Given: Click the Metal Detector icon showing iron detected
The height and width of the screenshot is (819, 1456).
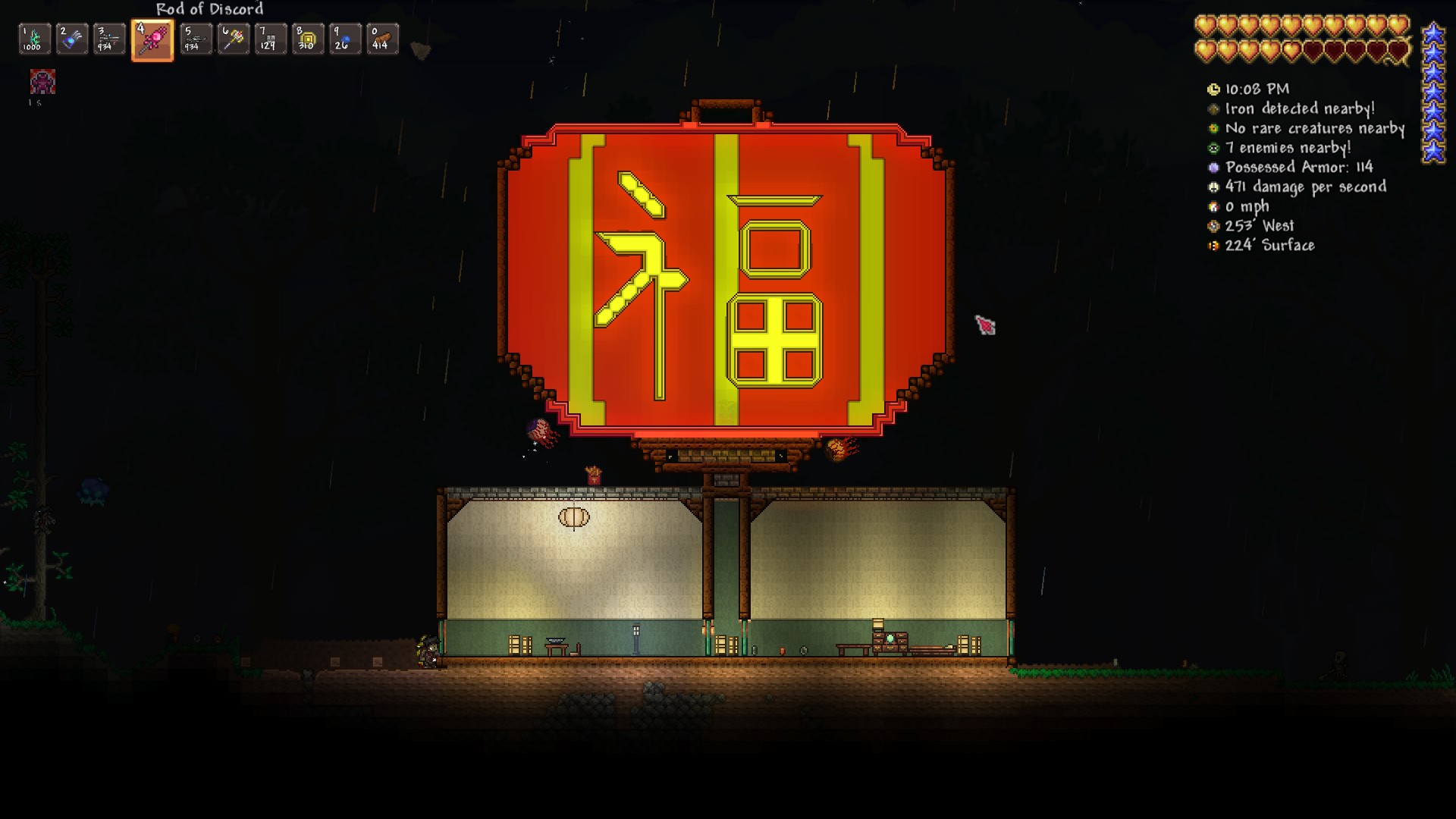Looking at the screenshot, I should (x=1214, y=109).
